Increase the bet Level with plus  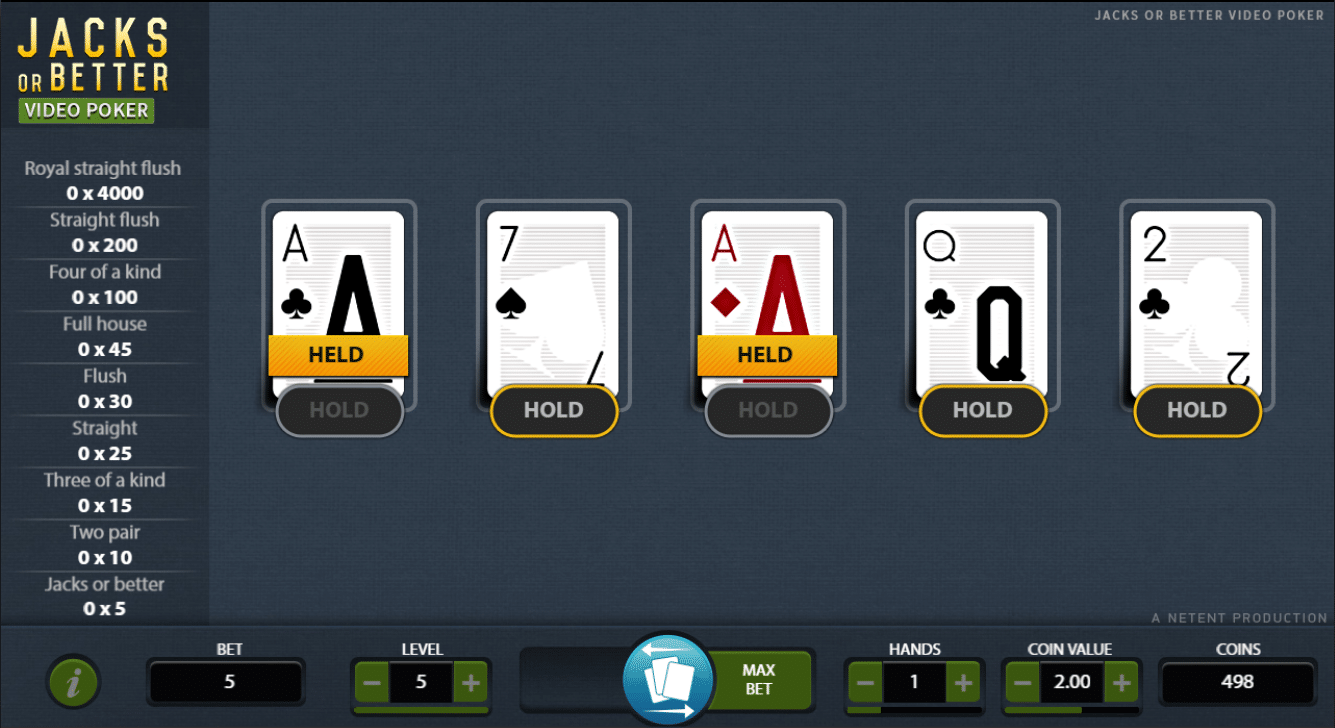click(471, 682)
